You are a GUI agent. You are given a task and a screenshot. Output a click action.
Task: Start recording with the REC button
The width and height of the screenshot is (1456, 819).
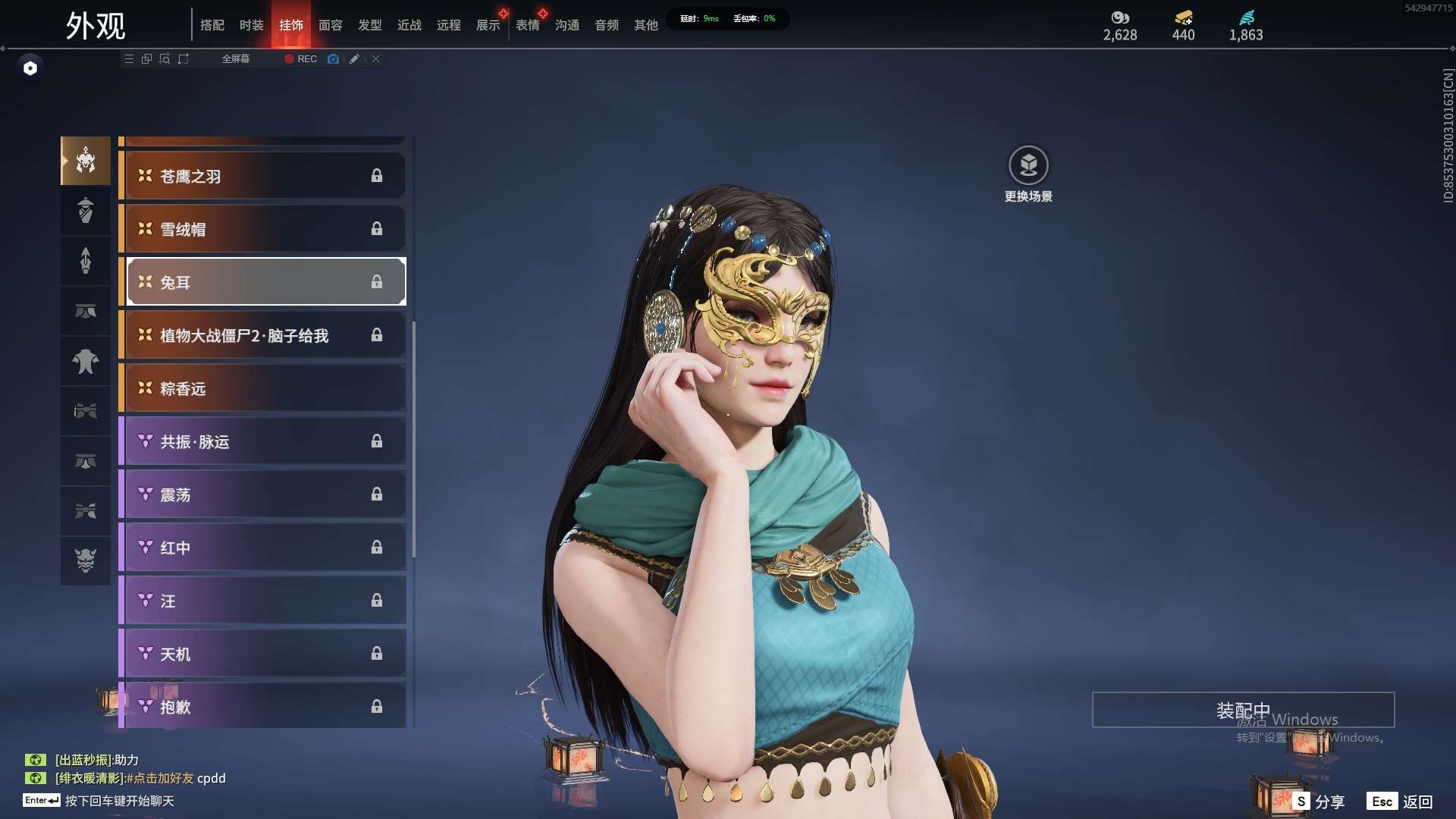[x=300, y=58]
